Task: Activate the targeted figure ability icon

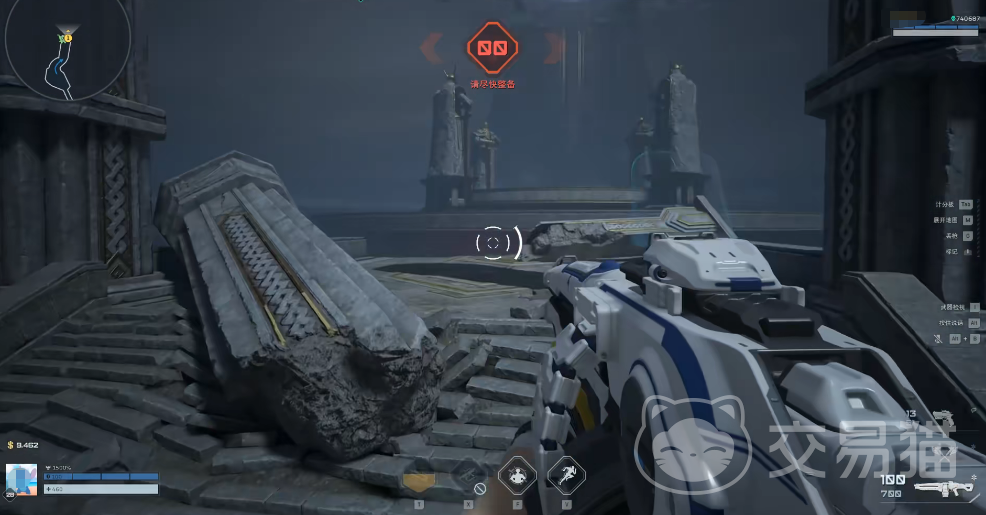Action: [x=517, y=475]
